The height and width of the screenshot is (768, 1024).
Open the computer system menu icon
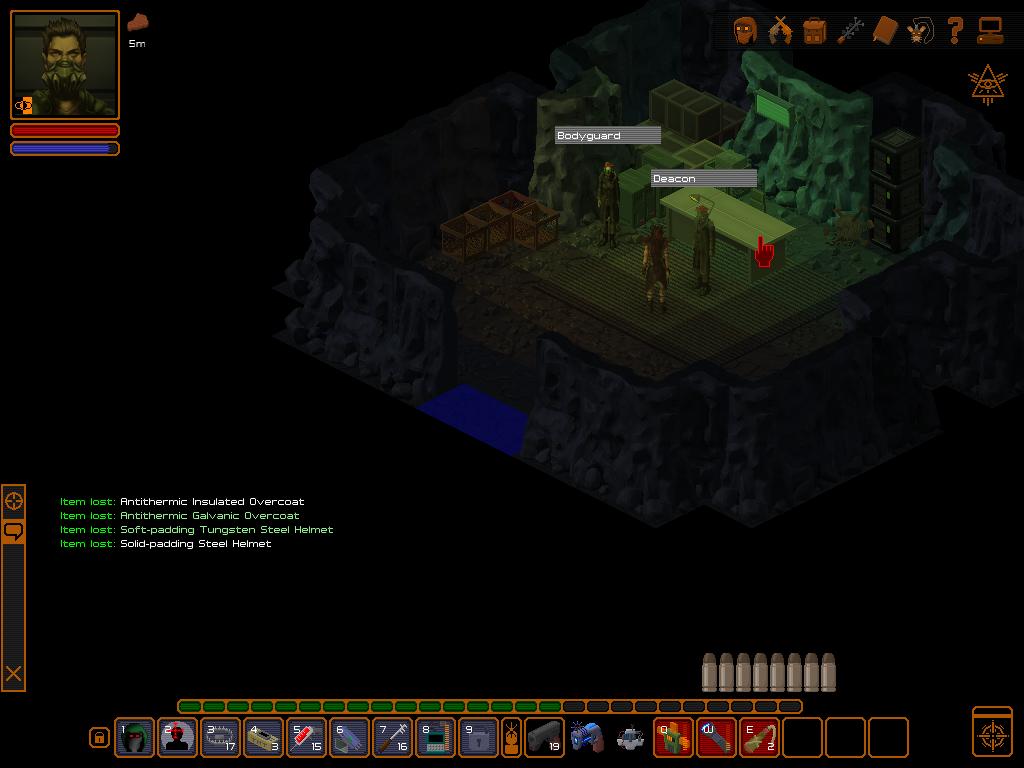pyautogui.click(x=990, y=31)
